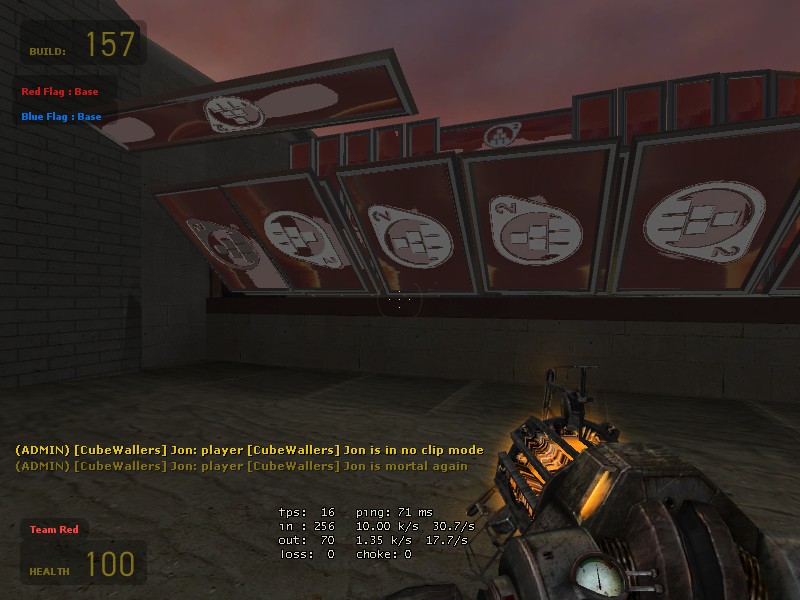Viewport: 800px width, 600px height.
Task: Select the Blue Flag status tracker
Action: point(61,117)
